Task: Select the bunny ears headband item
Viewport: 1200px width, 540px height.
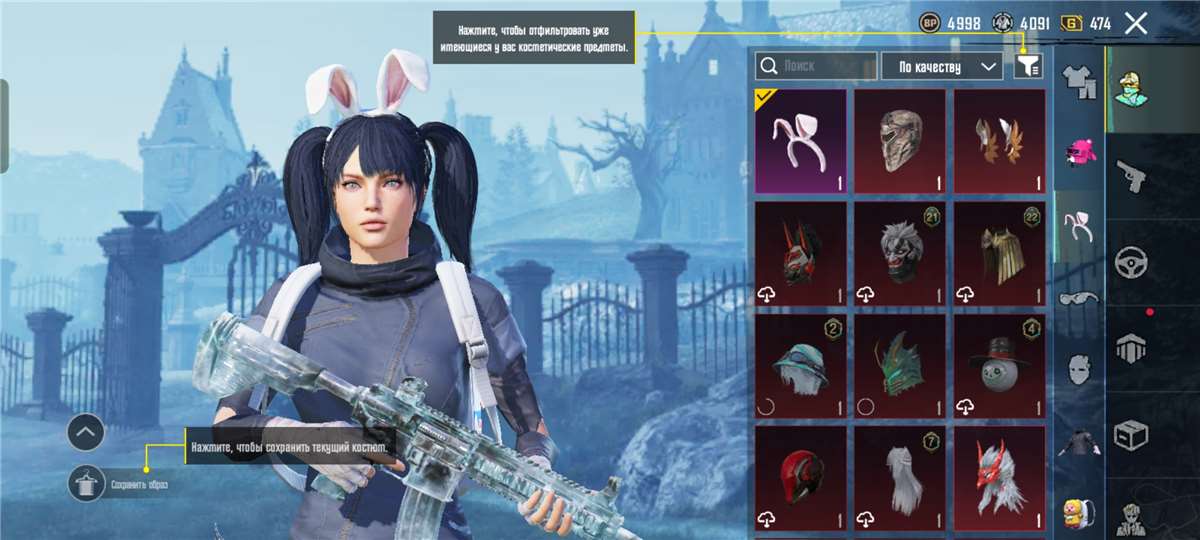Action: (x=800, y=141)
